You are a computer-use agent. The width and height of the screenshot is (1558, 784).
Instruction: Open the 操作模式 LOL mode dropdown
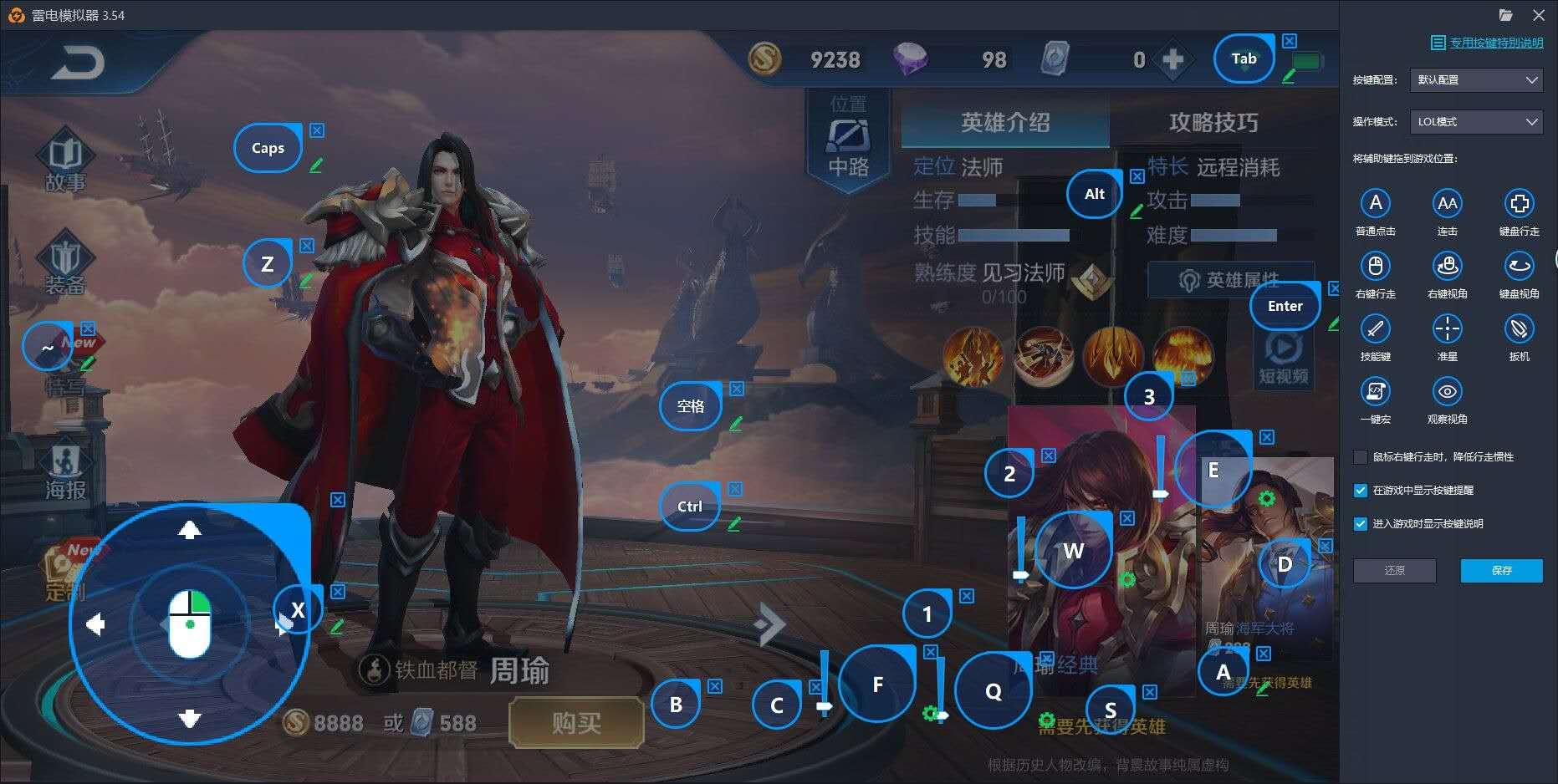pyautogui.click(x=1476, y=122)
